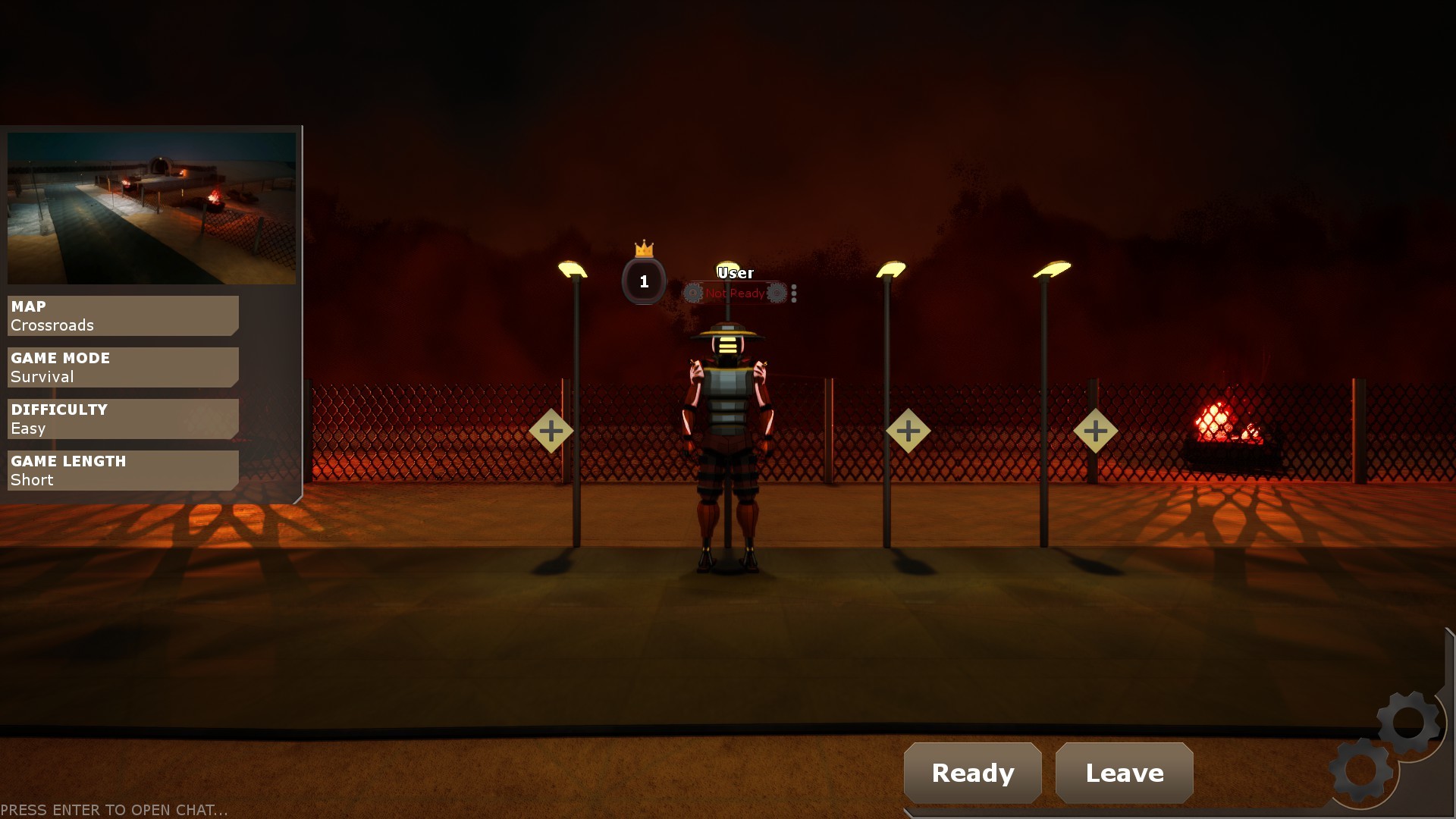1456x819 pixels.
Task: Click the left gear beside the Not Ready status
Action: tap(691, 293)
